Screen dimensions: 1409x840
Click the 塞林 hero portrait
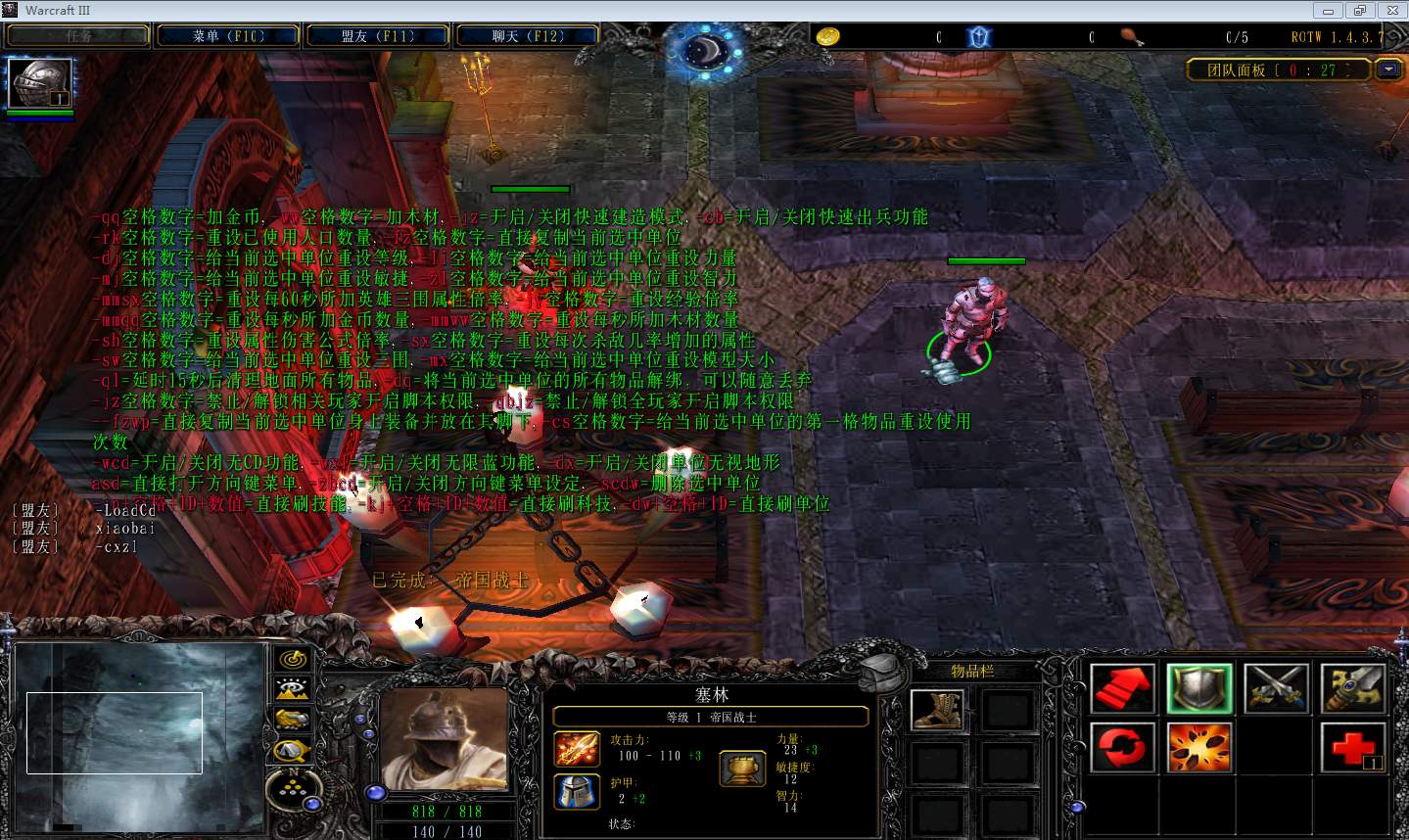pos(446,737)
